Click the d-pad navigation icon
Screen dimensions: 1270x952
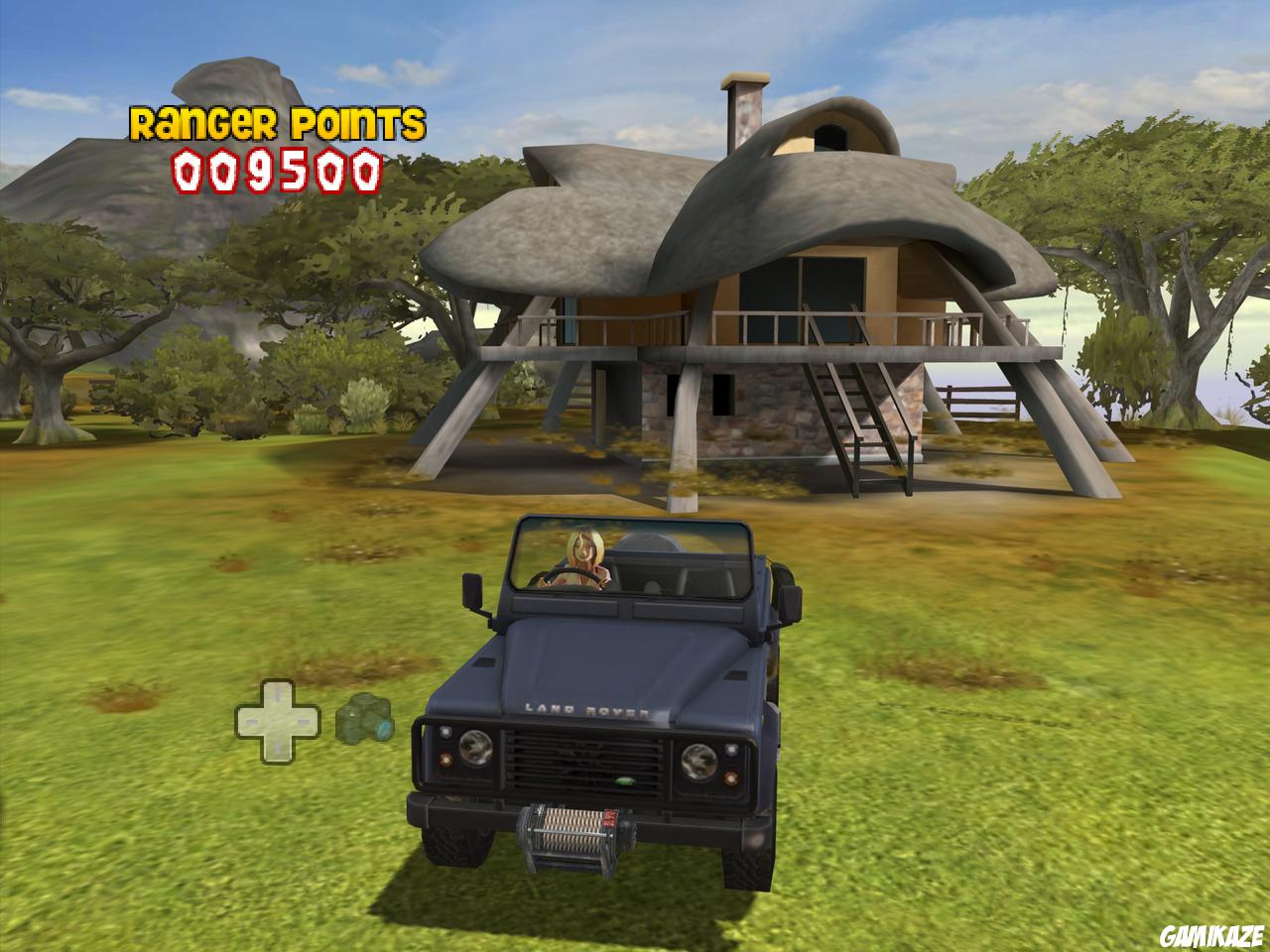pos(277,721)
